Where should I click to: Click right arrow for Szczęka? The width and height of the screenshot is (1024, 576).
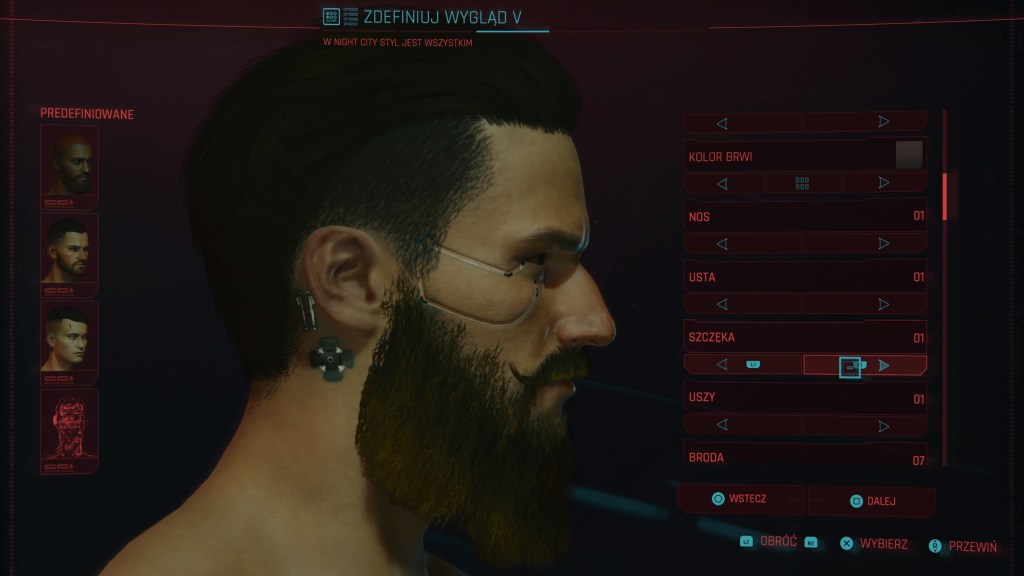coord(883,365)
